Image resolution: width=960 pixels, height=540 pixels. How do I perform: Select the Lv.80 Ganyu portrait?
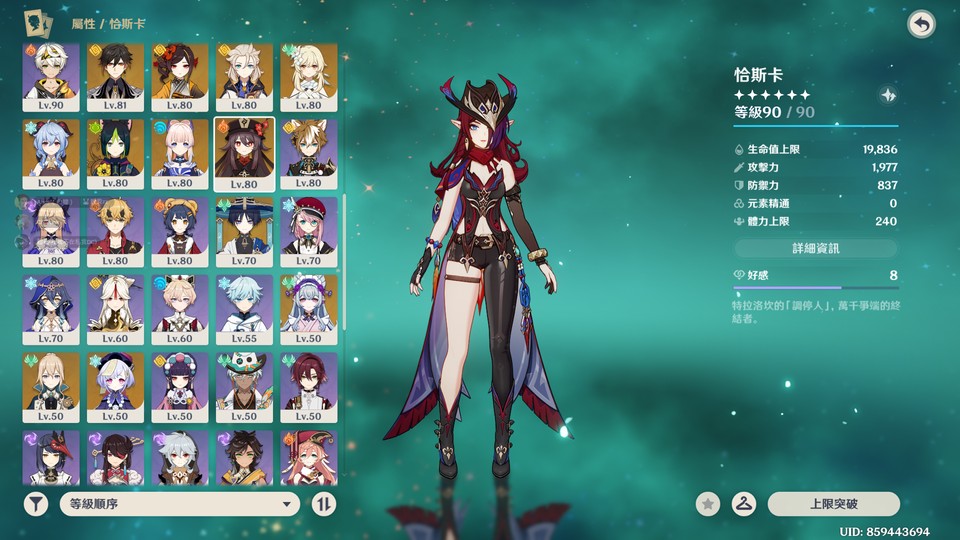tap(51, 154)
